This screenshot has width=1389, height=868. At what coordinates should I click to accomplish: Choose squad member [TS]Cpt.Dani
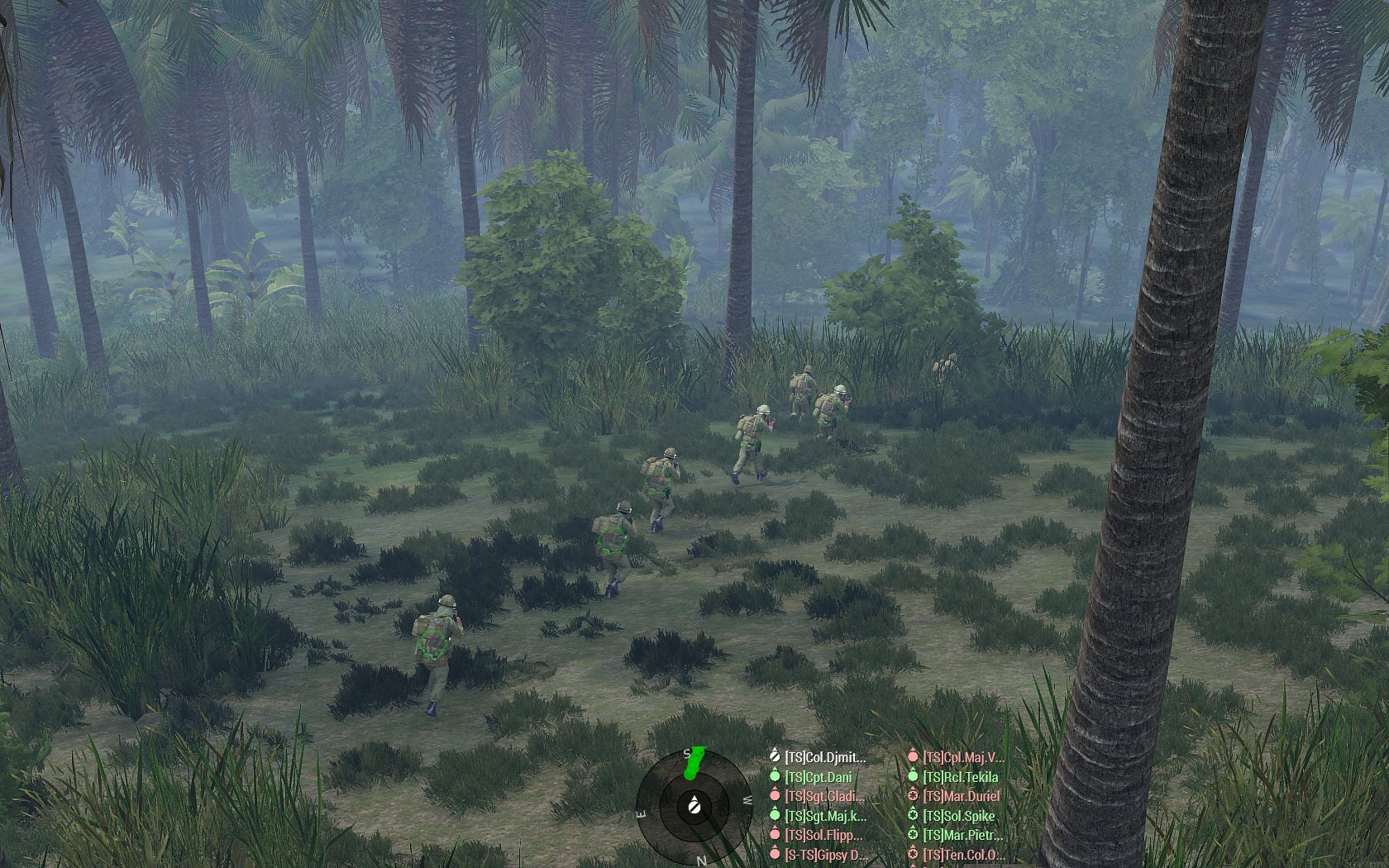818,777
